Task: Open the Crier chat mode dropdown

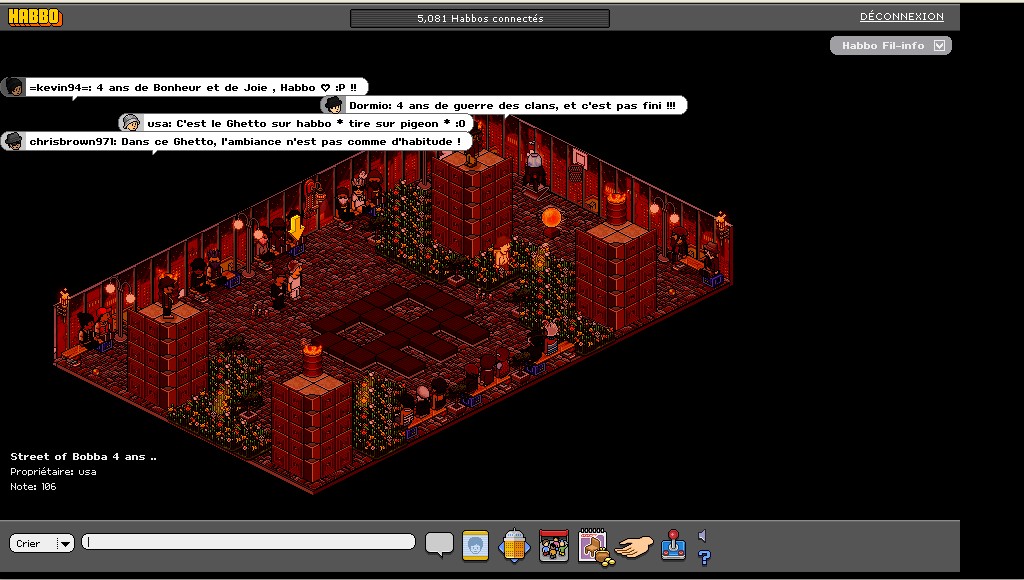Action: 64,543
